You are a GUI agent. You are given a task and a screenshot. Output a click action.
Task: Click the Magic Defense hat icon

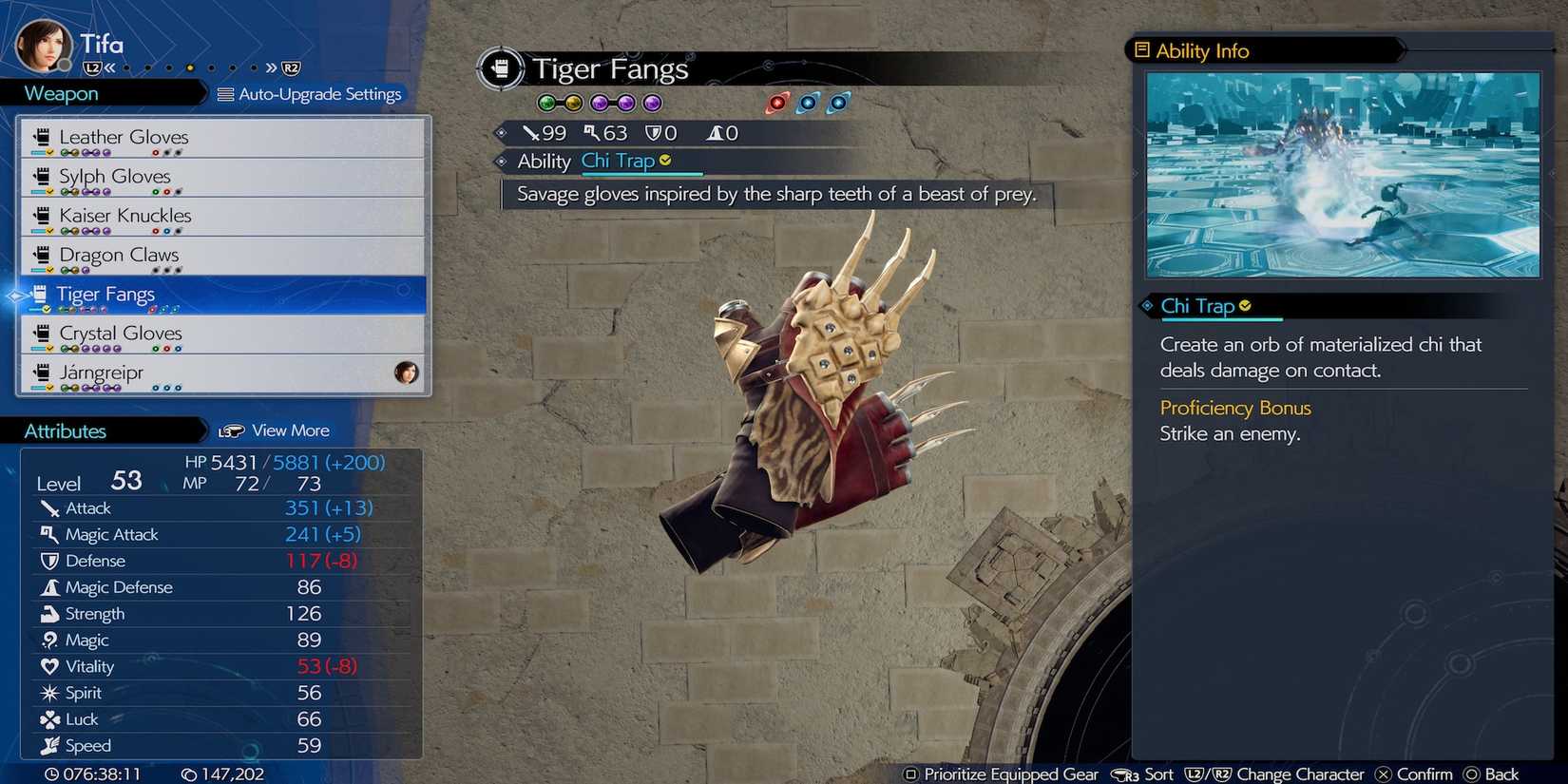(51, 587)
